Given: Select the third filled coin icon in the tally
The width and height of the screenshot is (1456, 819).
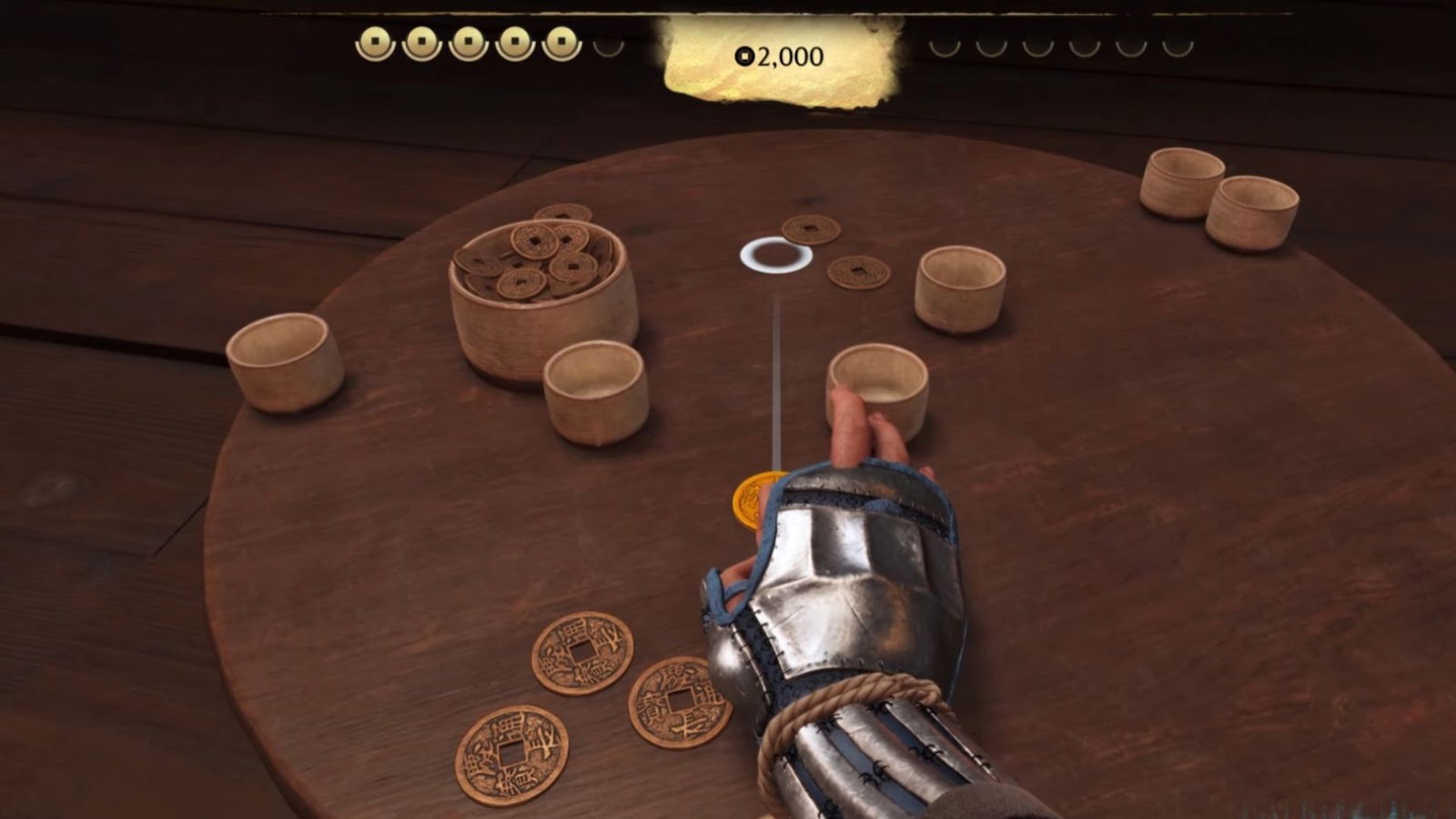Looking at the screenshot, I should point(468,41).
